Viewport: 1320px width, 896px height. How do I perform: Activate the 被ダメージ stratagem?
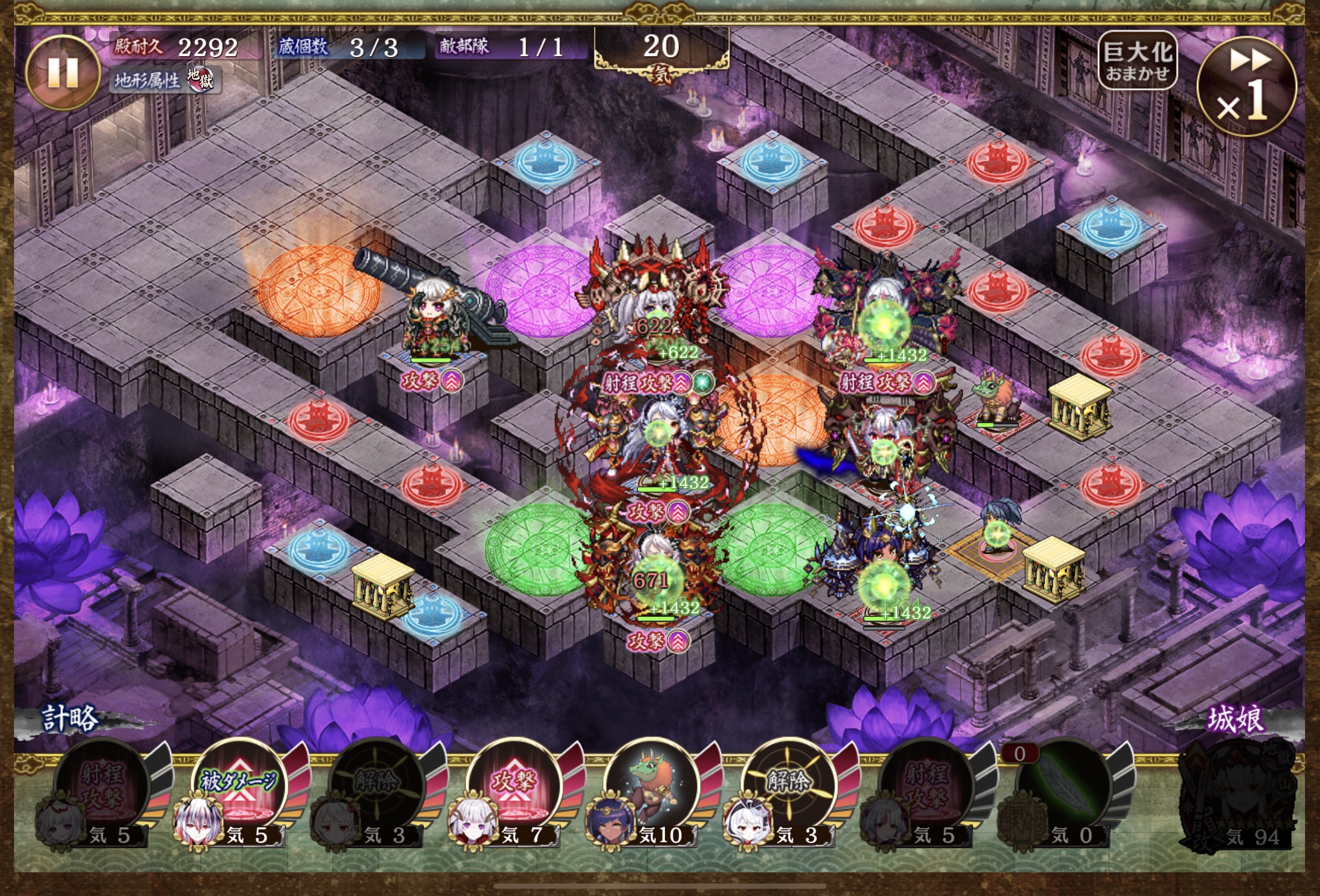point(240,786)
